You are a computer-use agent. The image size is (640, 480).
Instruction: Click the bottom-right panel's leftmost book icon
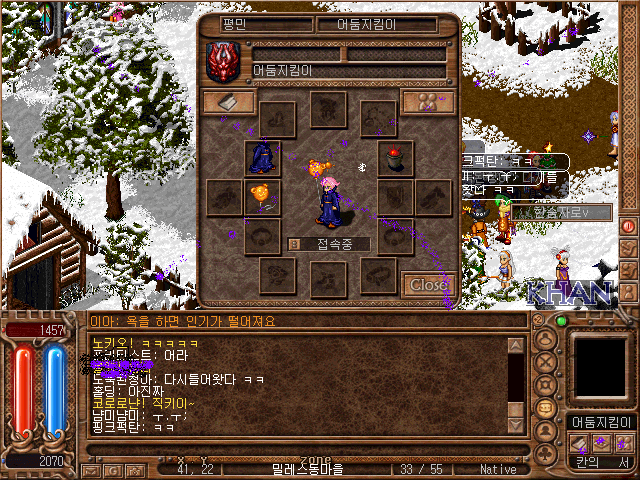(x=579, y=443)
